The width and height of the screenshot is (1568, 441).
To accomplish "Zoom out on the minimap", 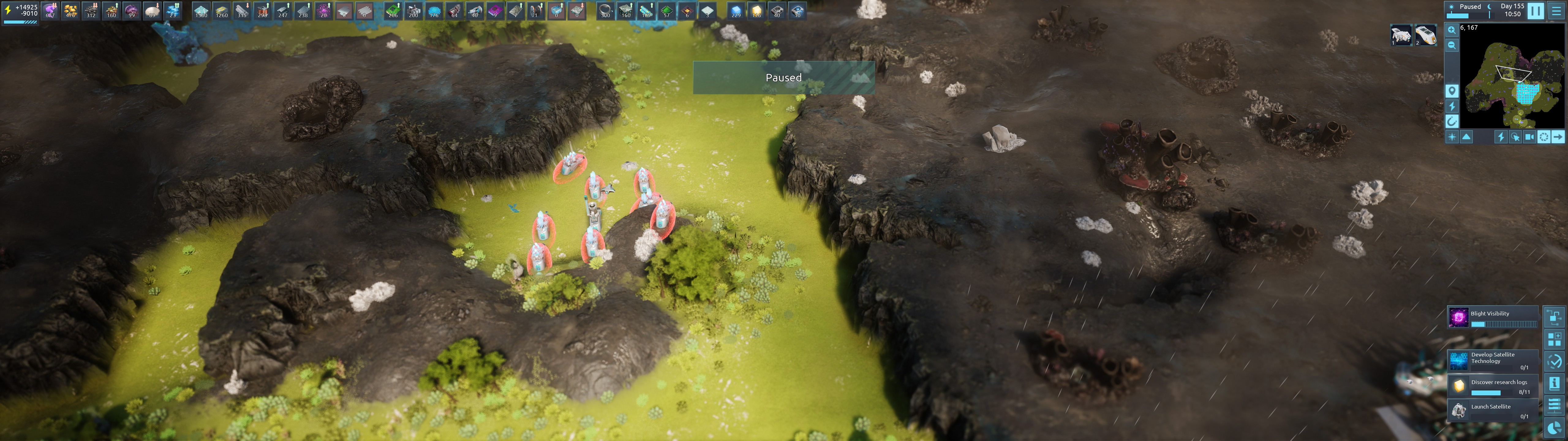I will tap(1452, 46).
